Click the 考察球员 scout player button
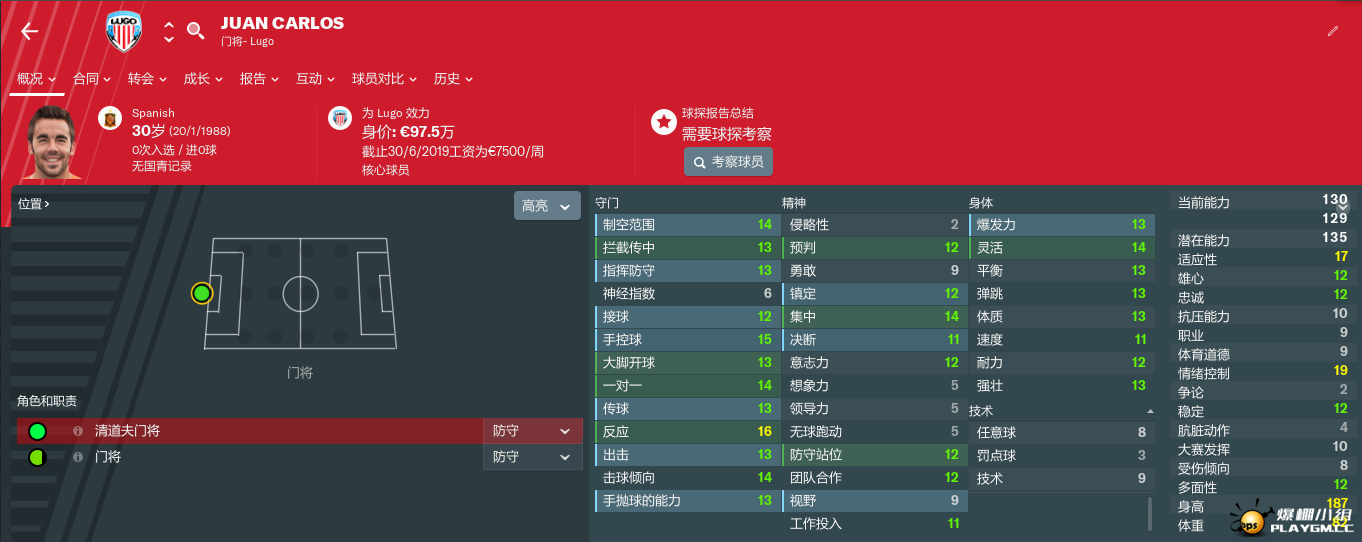Screen dimensions: 1362x542 tap(728, 162)
